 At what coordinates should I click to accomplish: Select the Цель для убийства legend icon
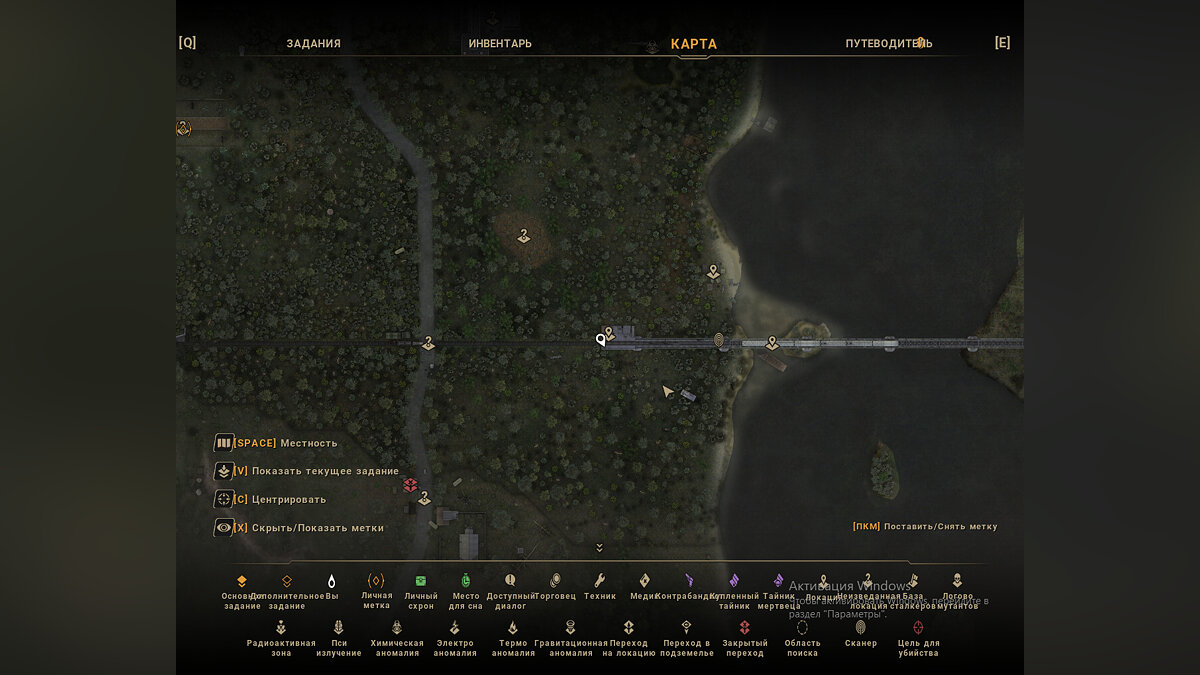[918, 628]
